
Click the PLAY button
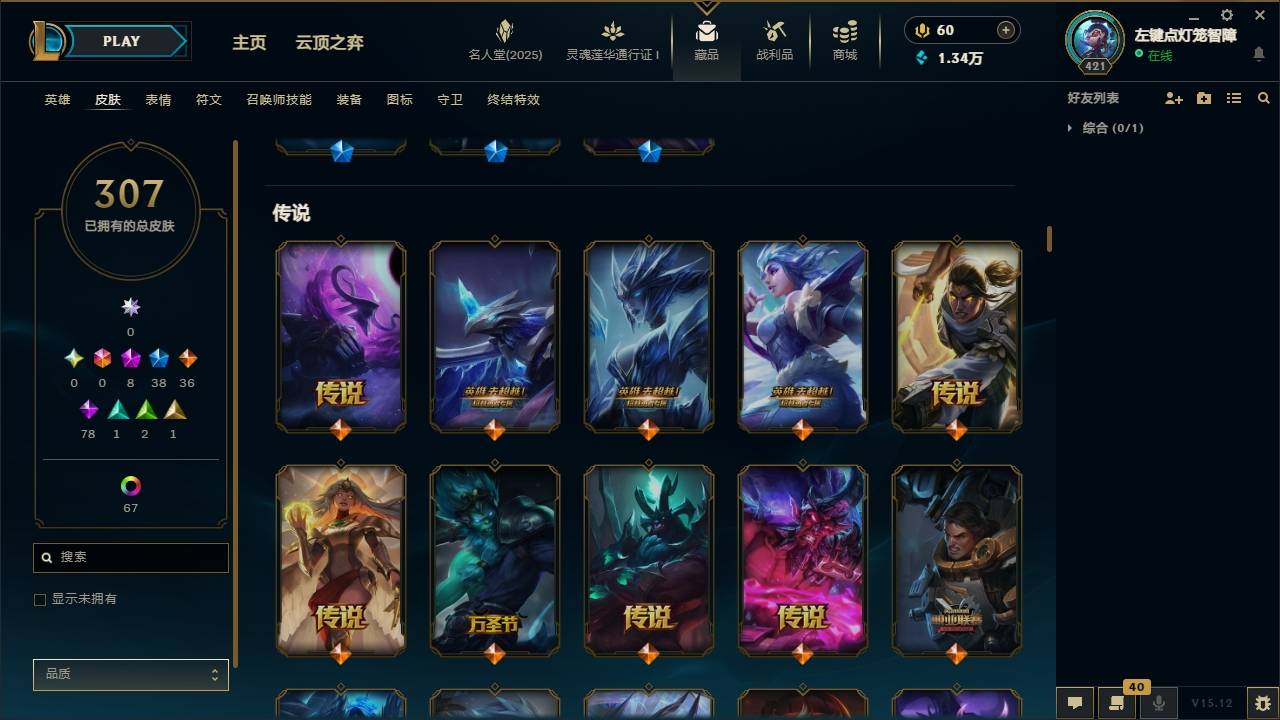click(120, 41)
